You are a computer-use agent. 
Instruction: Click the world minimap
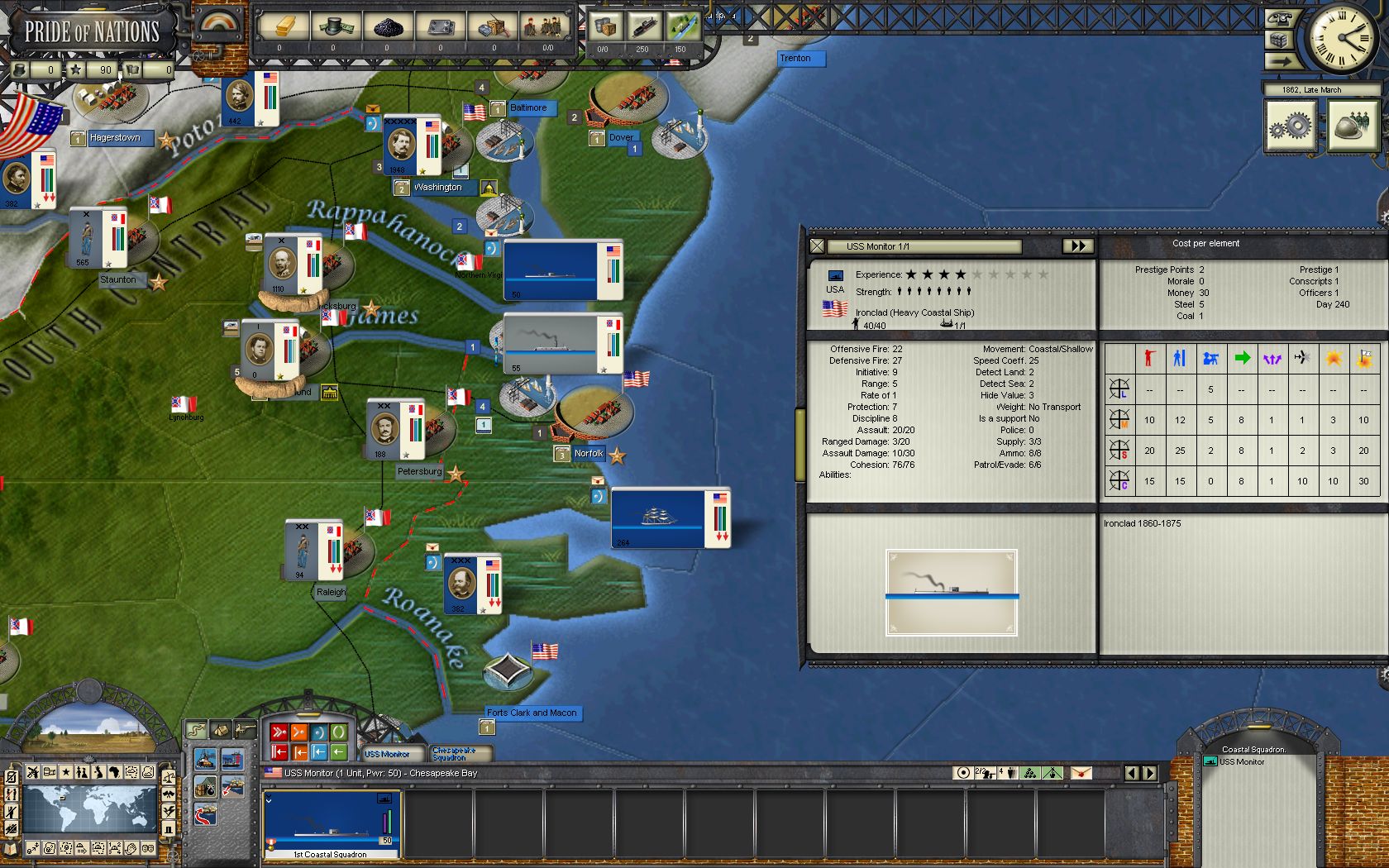pos(89,808)
